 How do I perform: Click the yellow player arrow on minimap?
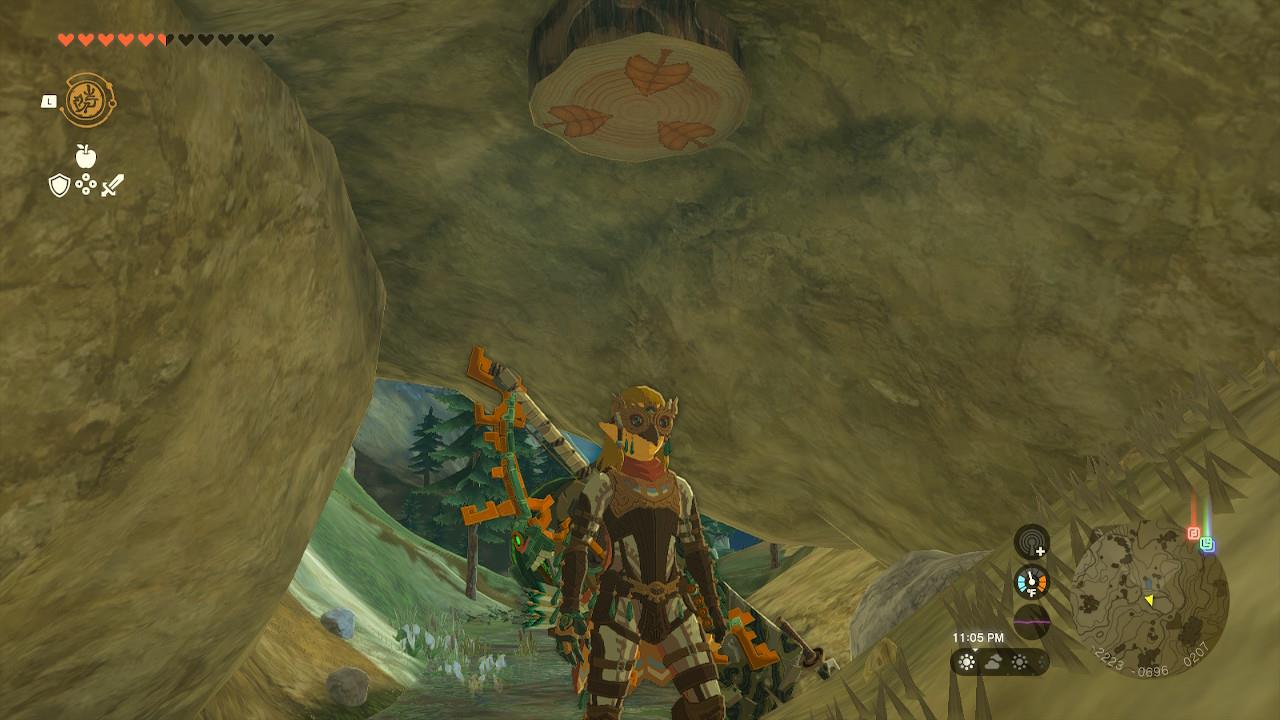(x=1149, y=600)
